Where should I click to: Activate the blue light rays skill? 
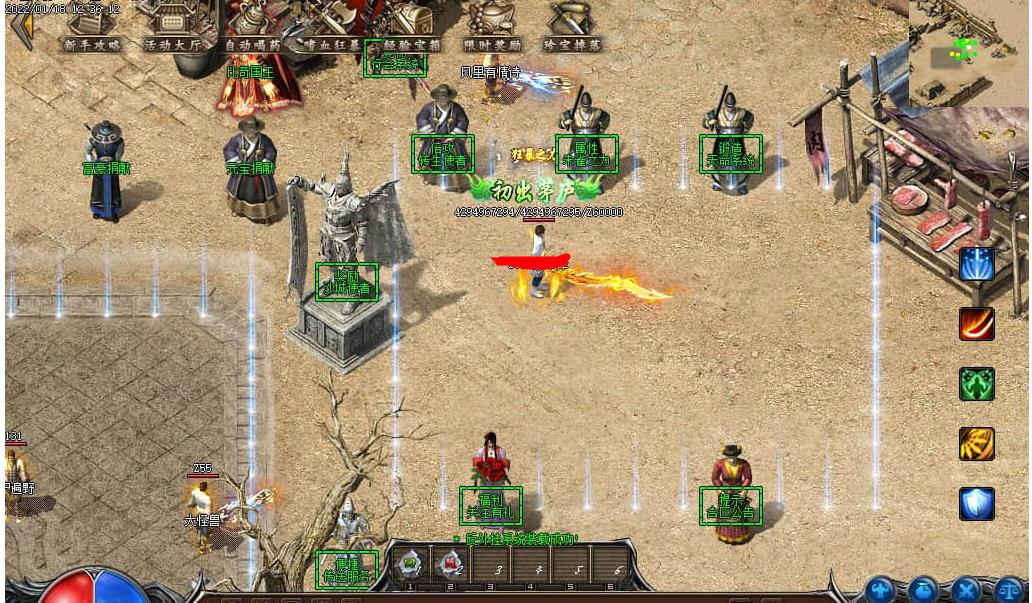coord(976,264)
